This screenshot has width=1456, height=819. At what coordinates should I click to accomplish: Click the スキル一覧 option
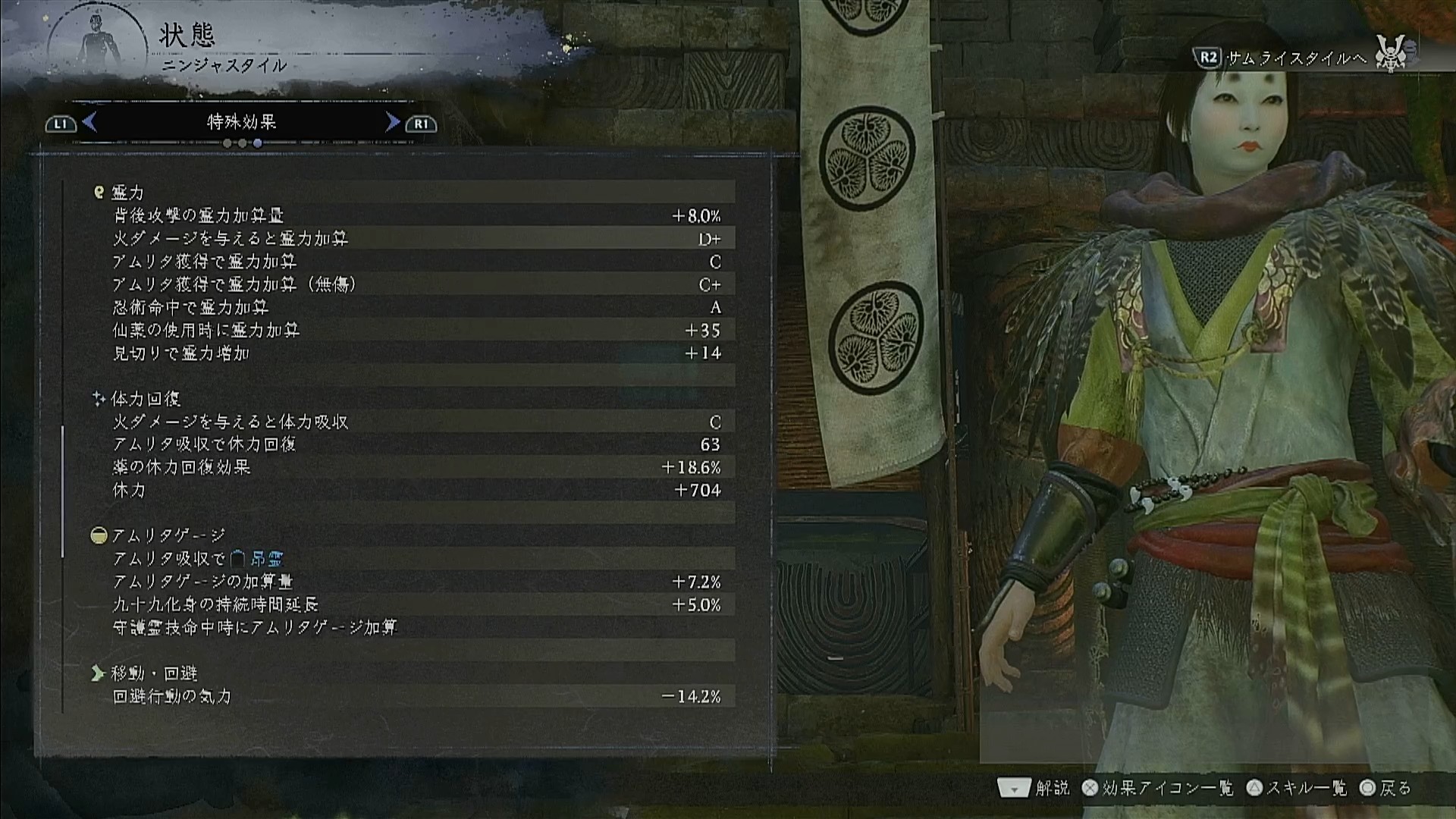tap(1298, 788)
